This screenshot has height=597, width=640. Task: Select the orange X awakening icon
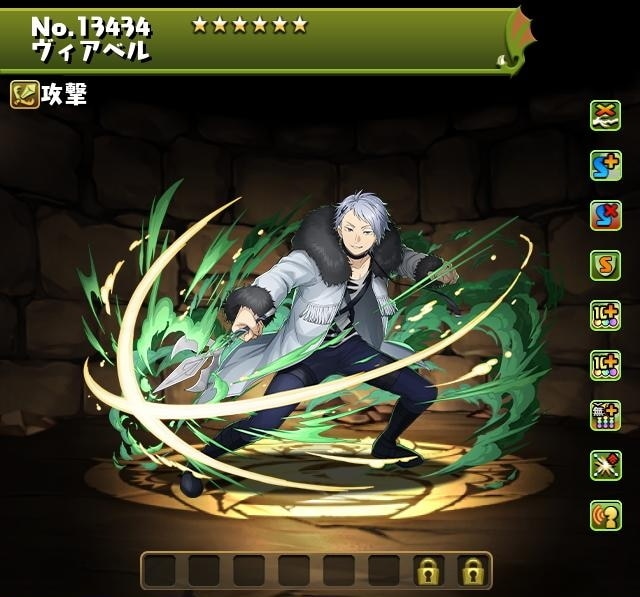point(605,116)
